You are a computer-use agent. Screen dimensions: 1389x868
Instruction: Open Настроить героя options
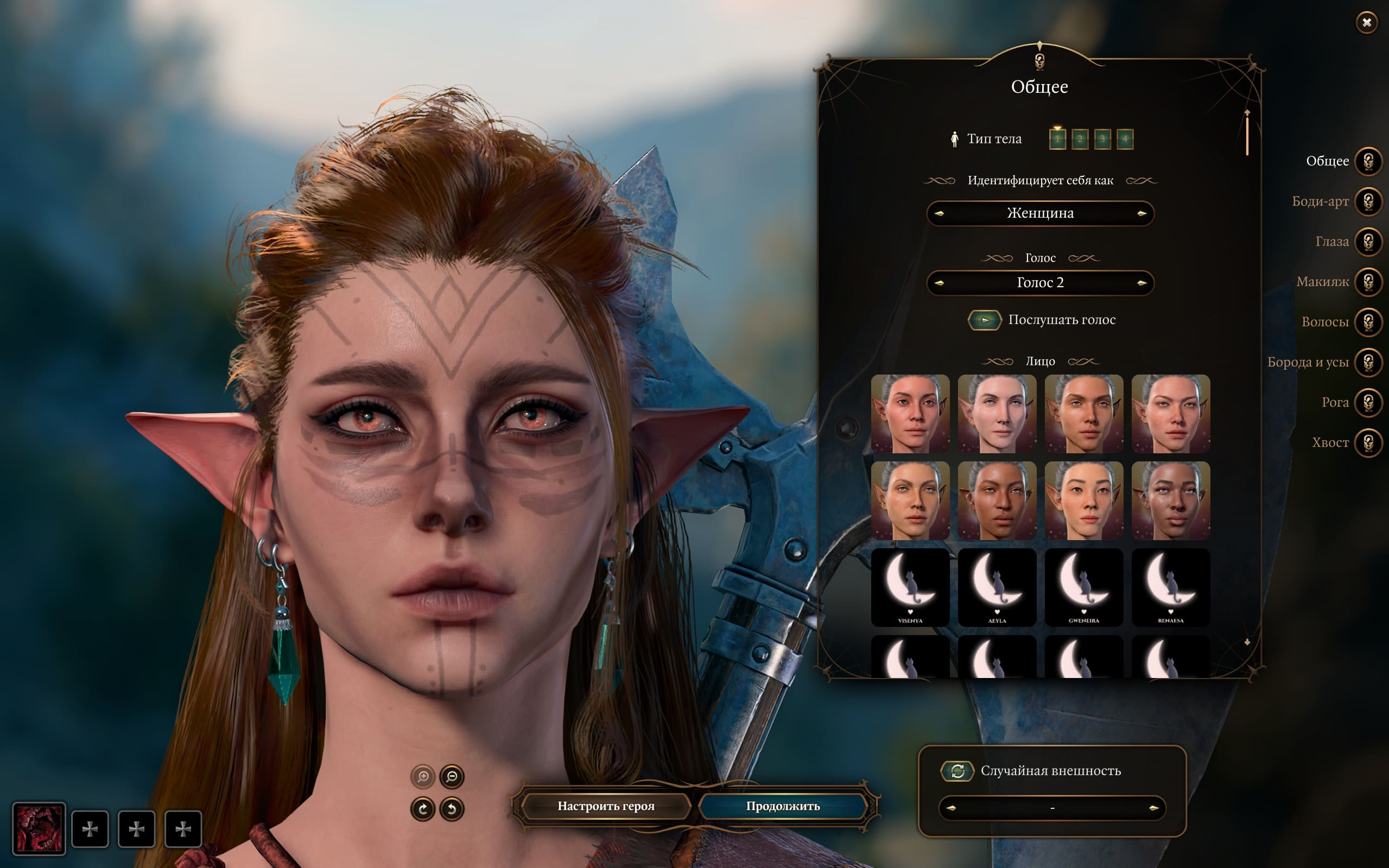(x=606, y=806)
